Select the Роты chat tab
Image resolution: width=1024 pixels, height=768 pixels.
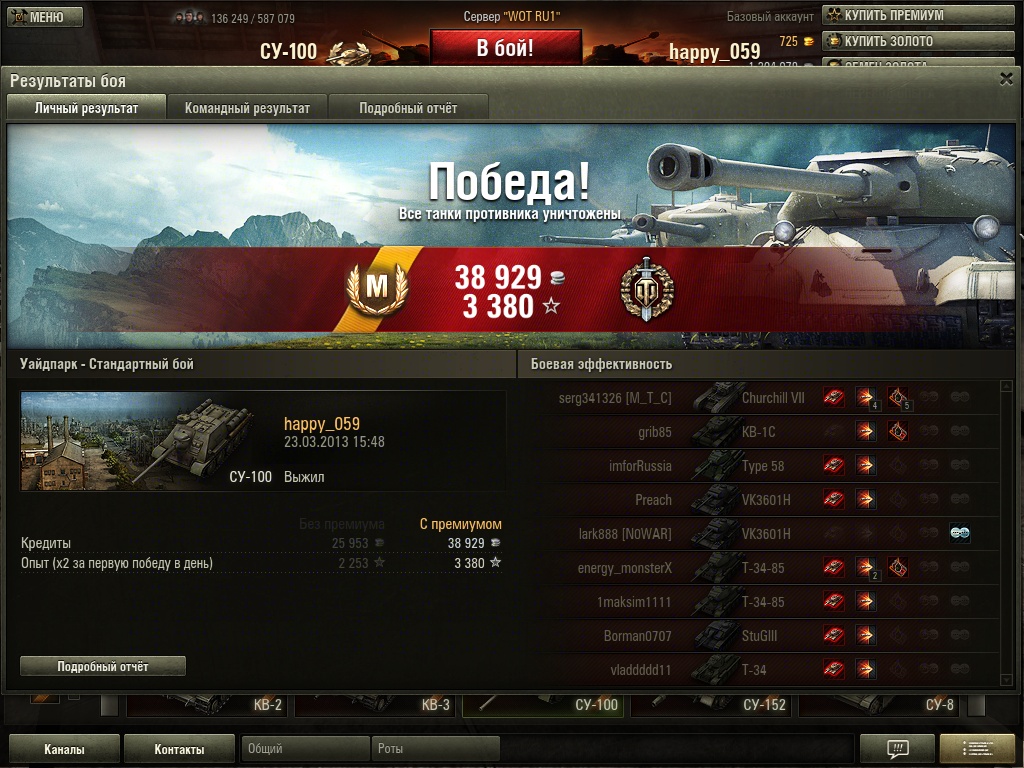coord(435,749)
